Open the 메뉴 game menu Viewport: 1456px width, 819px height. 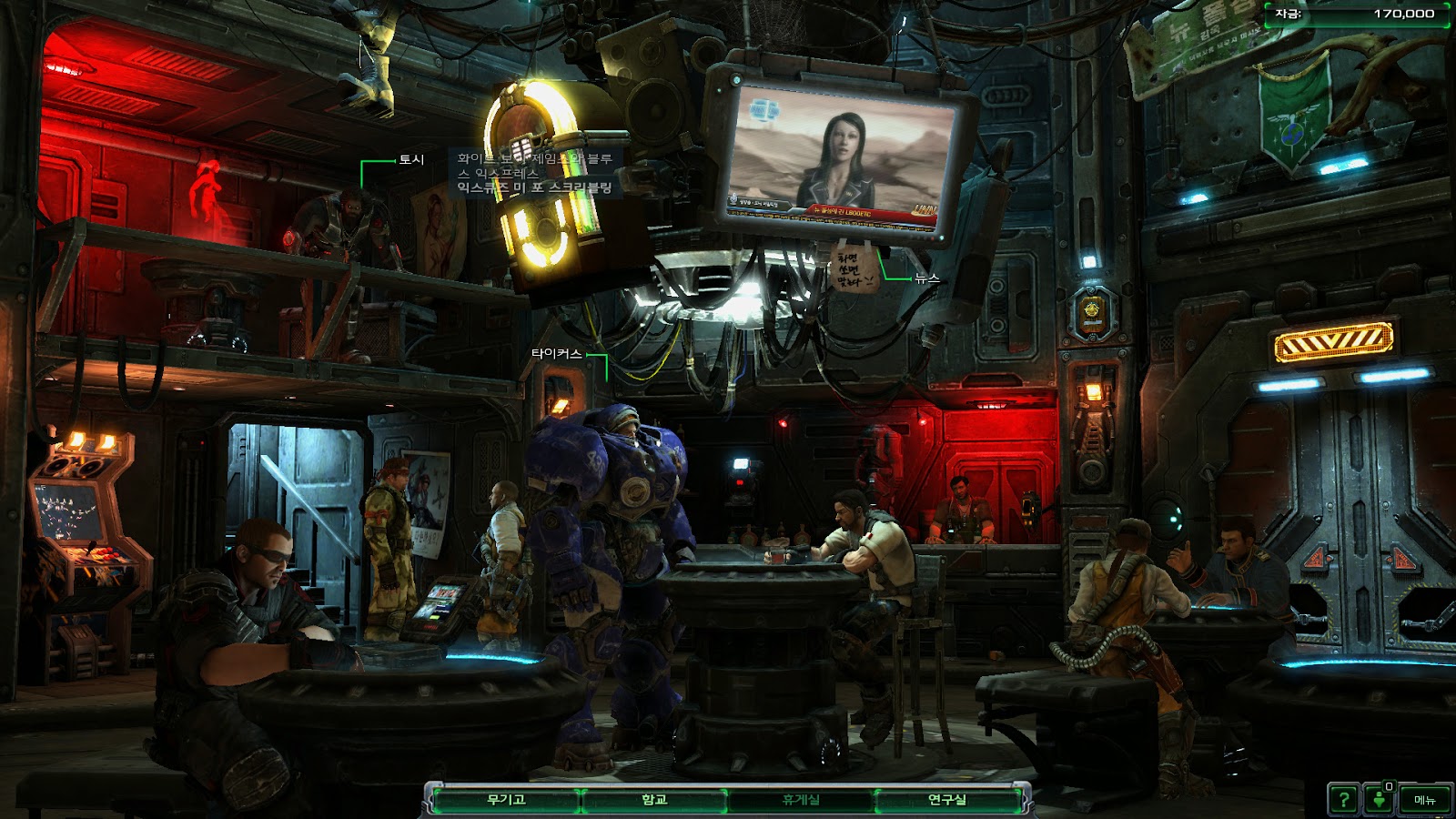coord(1424,800)
